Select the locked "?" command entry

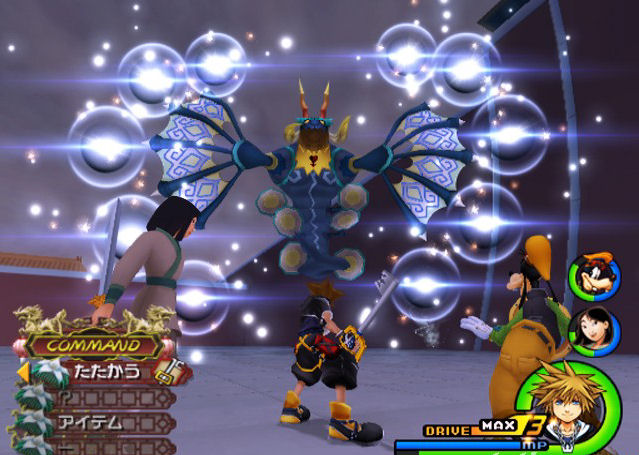coord(92,396)
